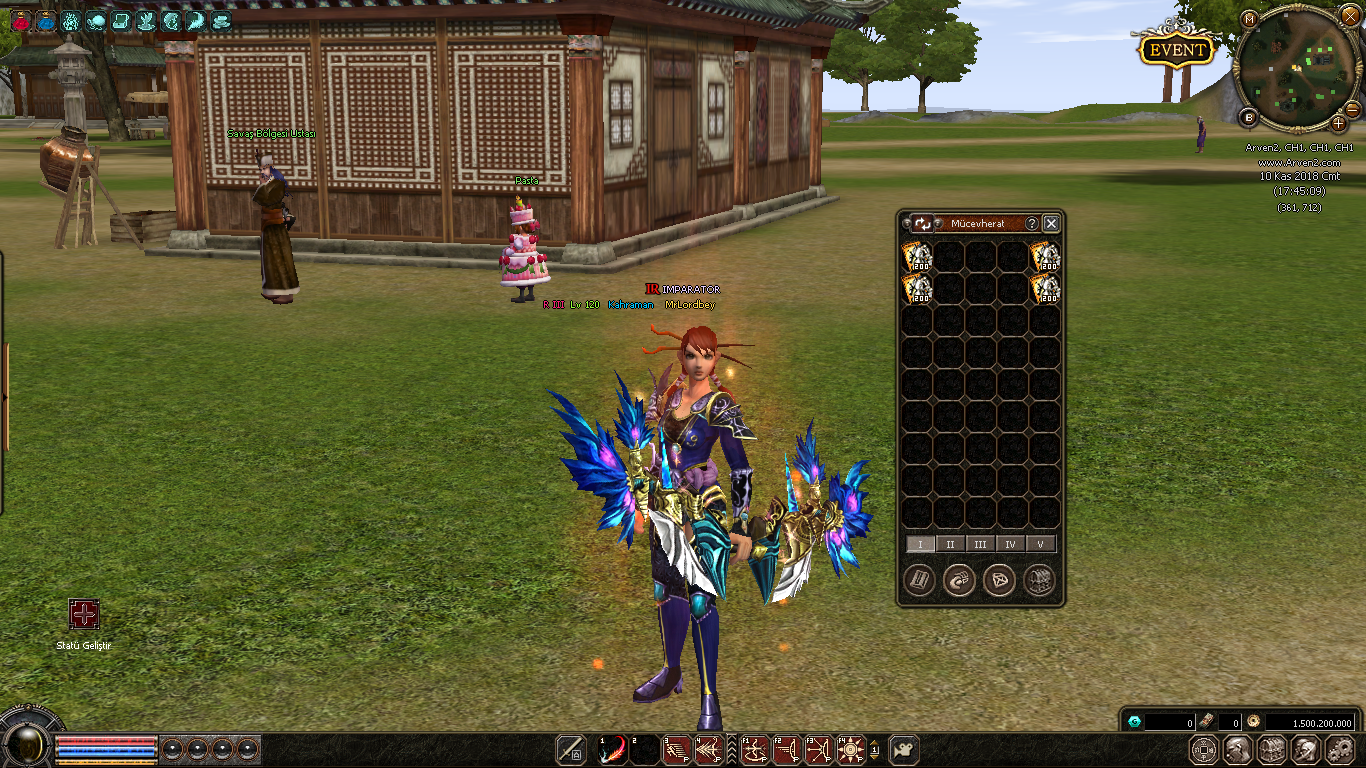Screen dimensions: 1366x768
Task: Toggle the camera icon on the hotbar
Action: [904, 750]
